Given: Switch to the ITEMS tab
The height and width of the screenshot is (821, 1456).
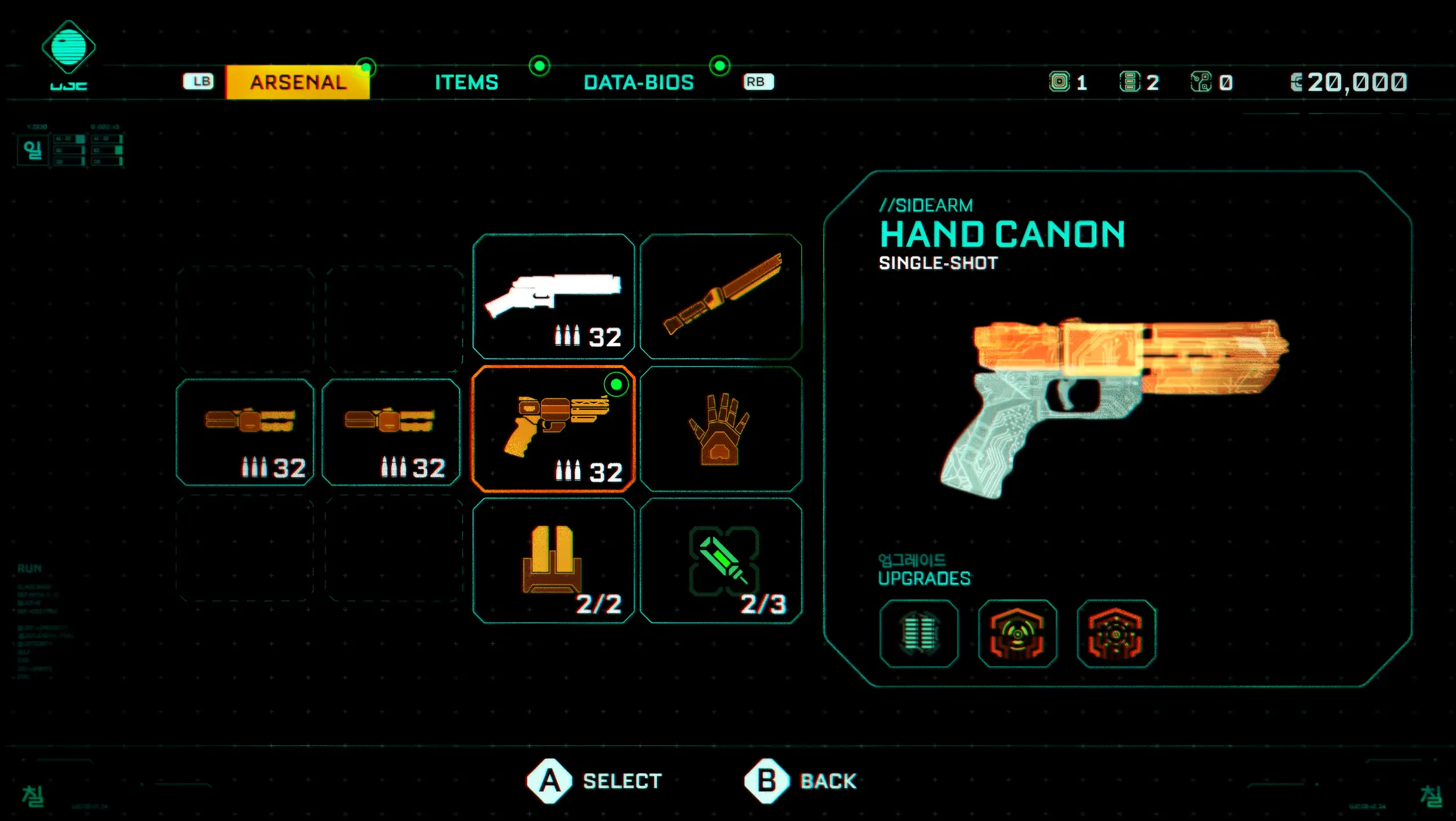Looking at the screenshot, I should pos(467,82).
